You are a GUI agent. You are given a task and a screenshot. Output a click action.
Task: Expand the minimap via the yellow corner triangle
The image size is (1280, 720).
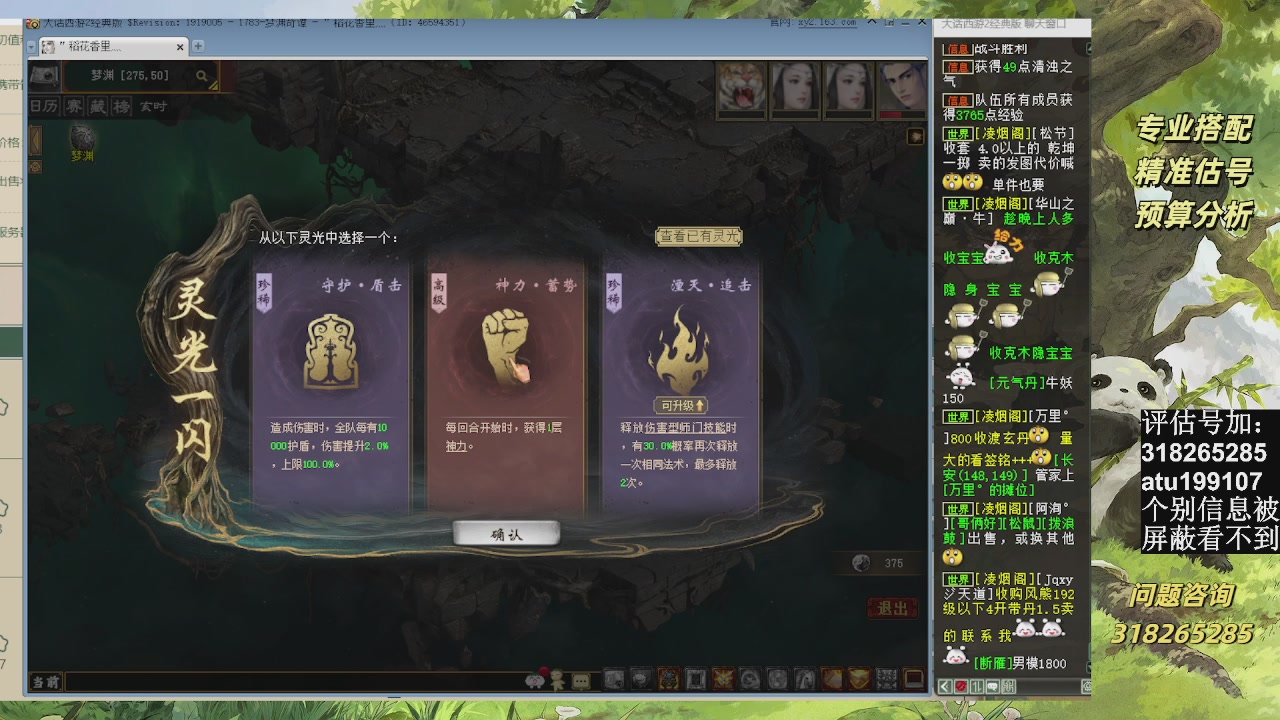click(214, 86)
